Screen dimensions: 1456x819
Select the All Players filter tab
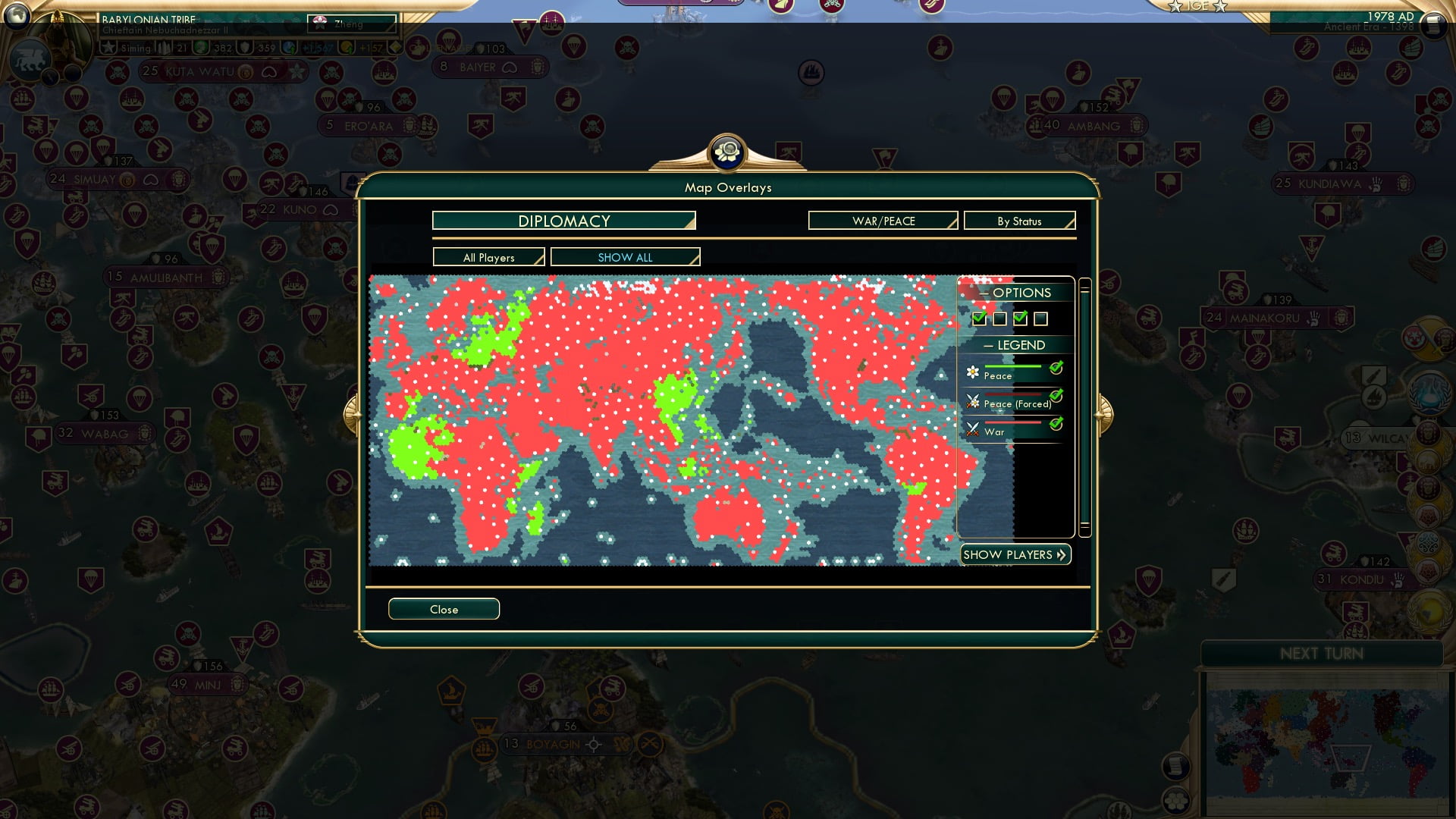[488, 257]
